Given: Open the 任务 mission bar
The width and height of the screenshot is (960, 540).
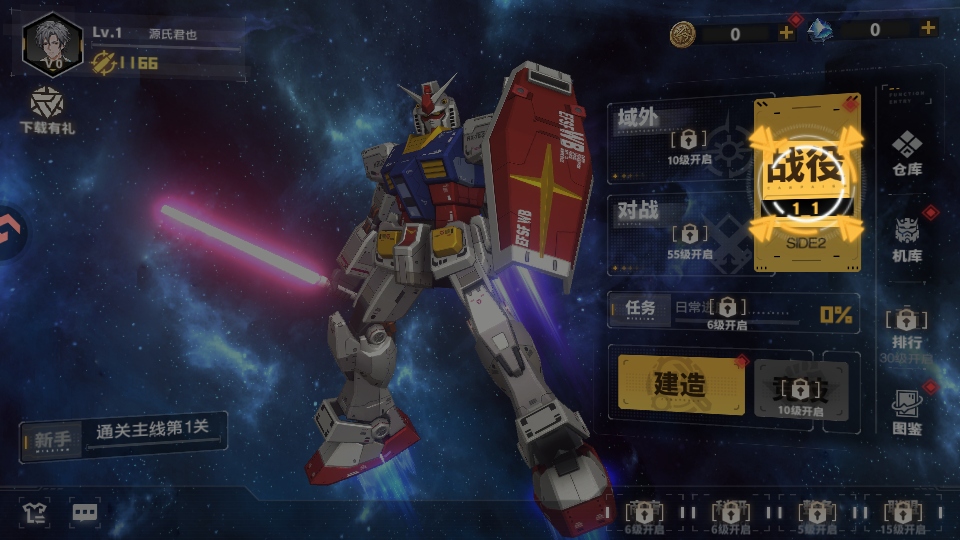Looking at the screenshot, I should [732, 311].
